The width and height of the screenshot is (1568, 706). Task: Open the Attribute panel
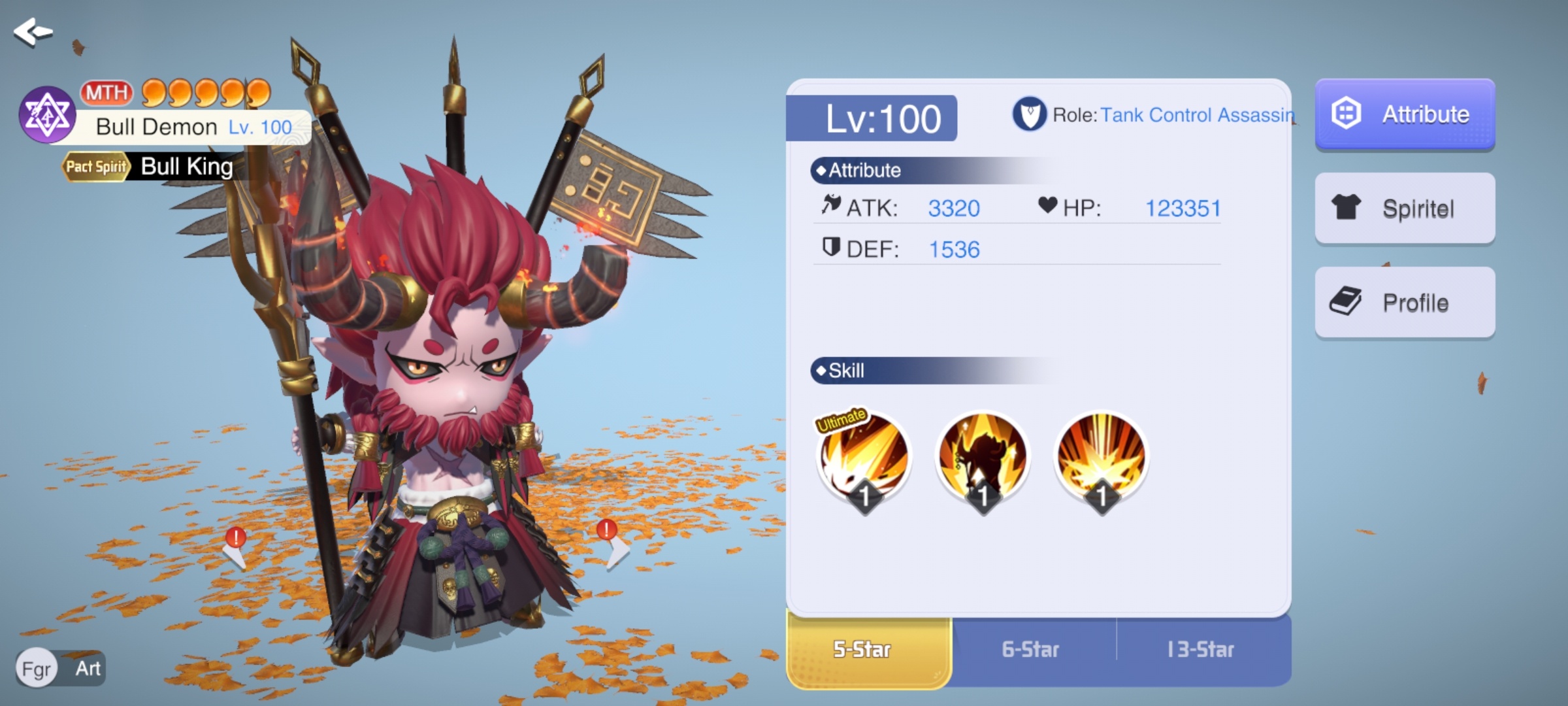pyautogui.click(x=1405, y=114)
